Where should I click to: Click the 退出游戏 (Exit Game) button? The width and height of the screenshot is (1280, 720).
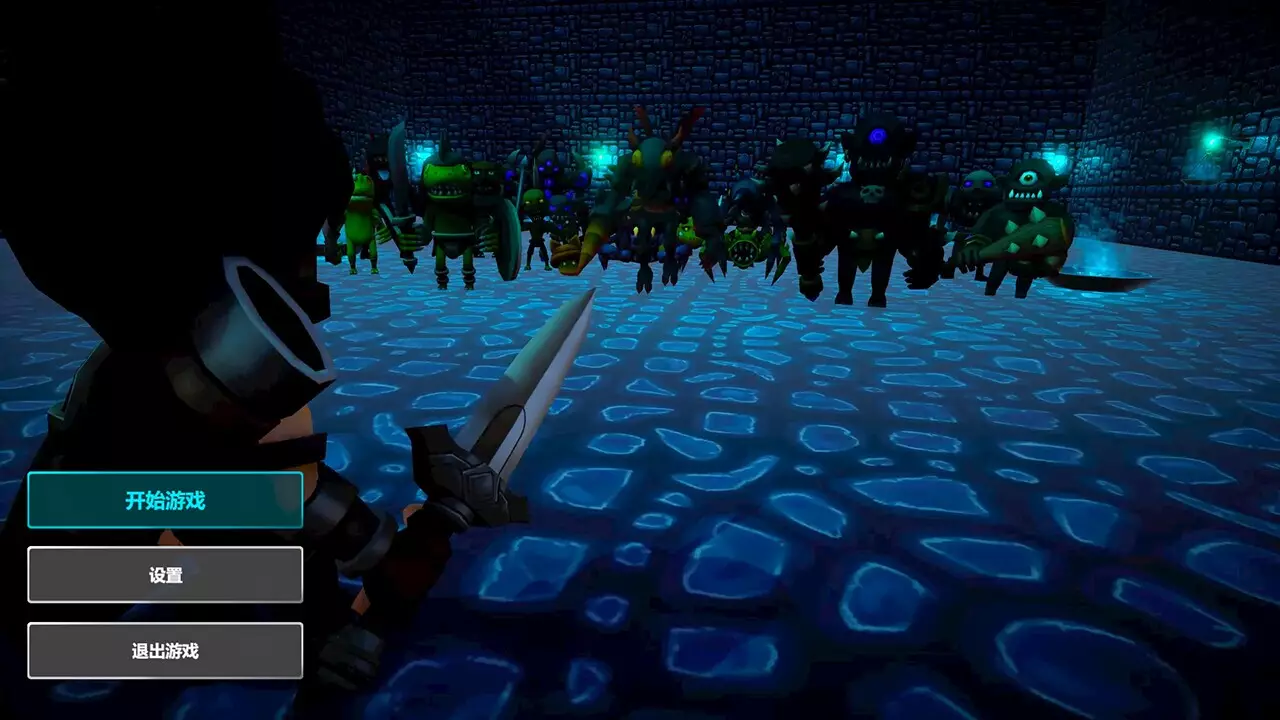pos(165,649)
